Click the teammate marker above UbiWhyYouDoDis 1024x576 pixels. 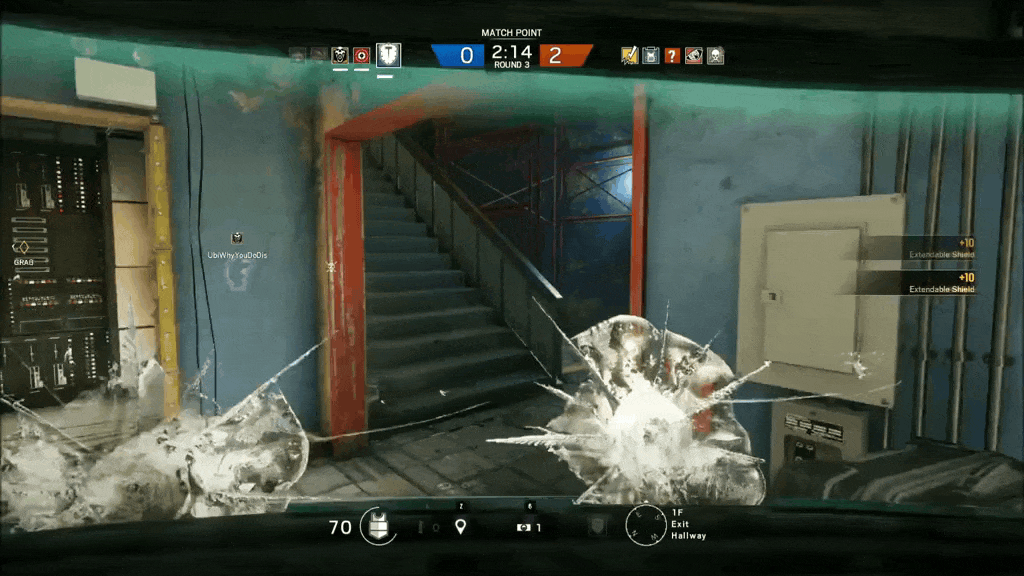pyautogui.click(x=237, y=238)
